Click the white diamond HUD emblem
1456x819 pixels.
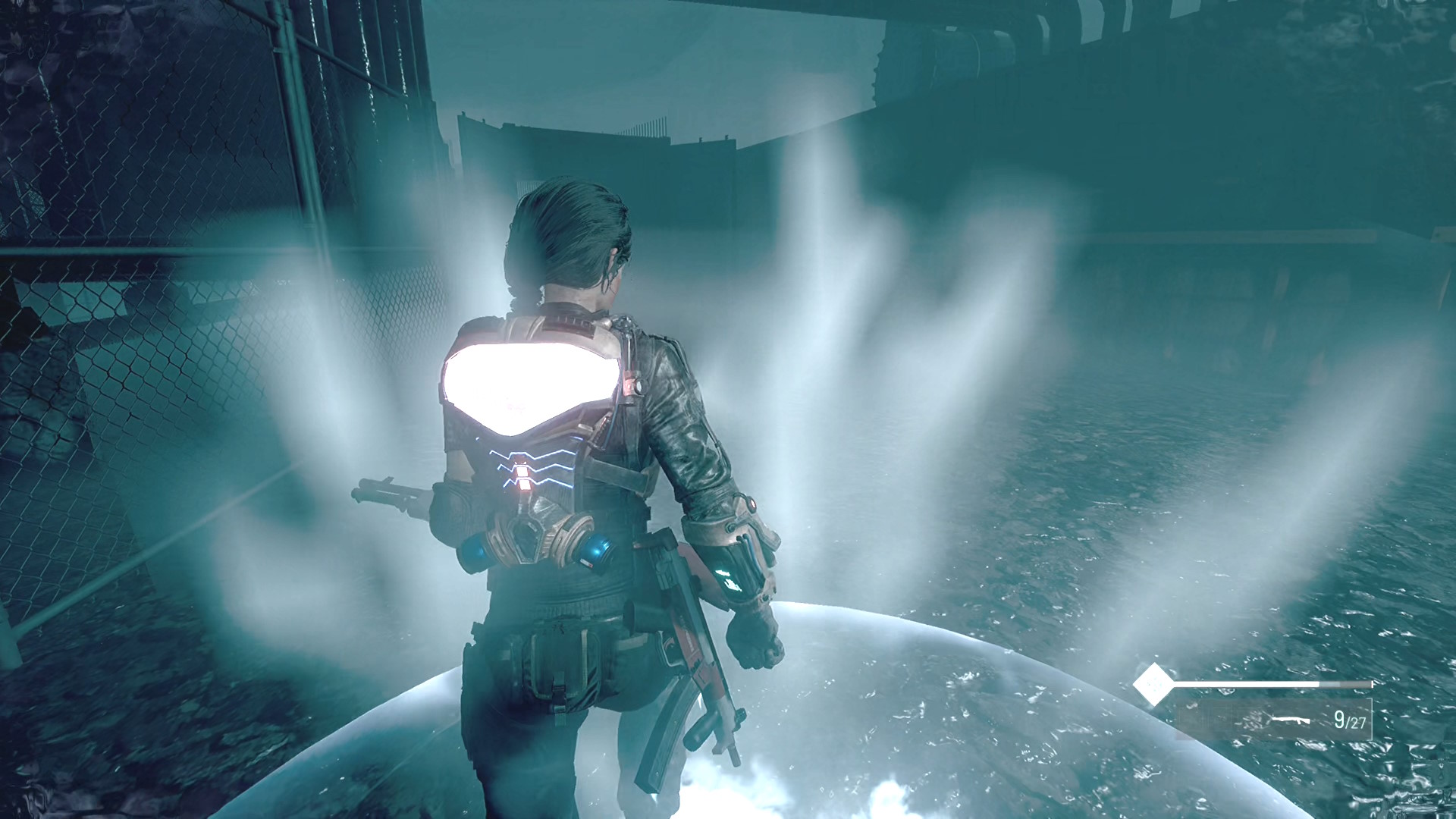[x=1153, y=685]
